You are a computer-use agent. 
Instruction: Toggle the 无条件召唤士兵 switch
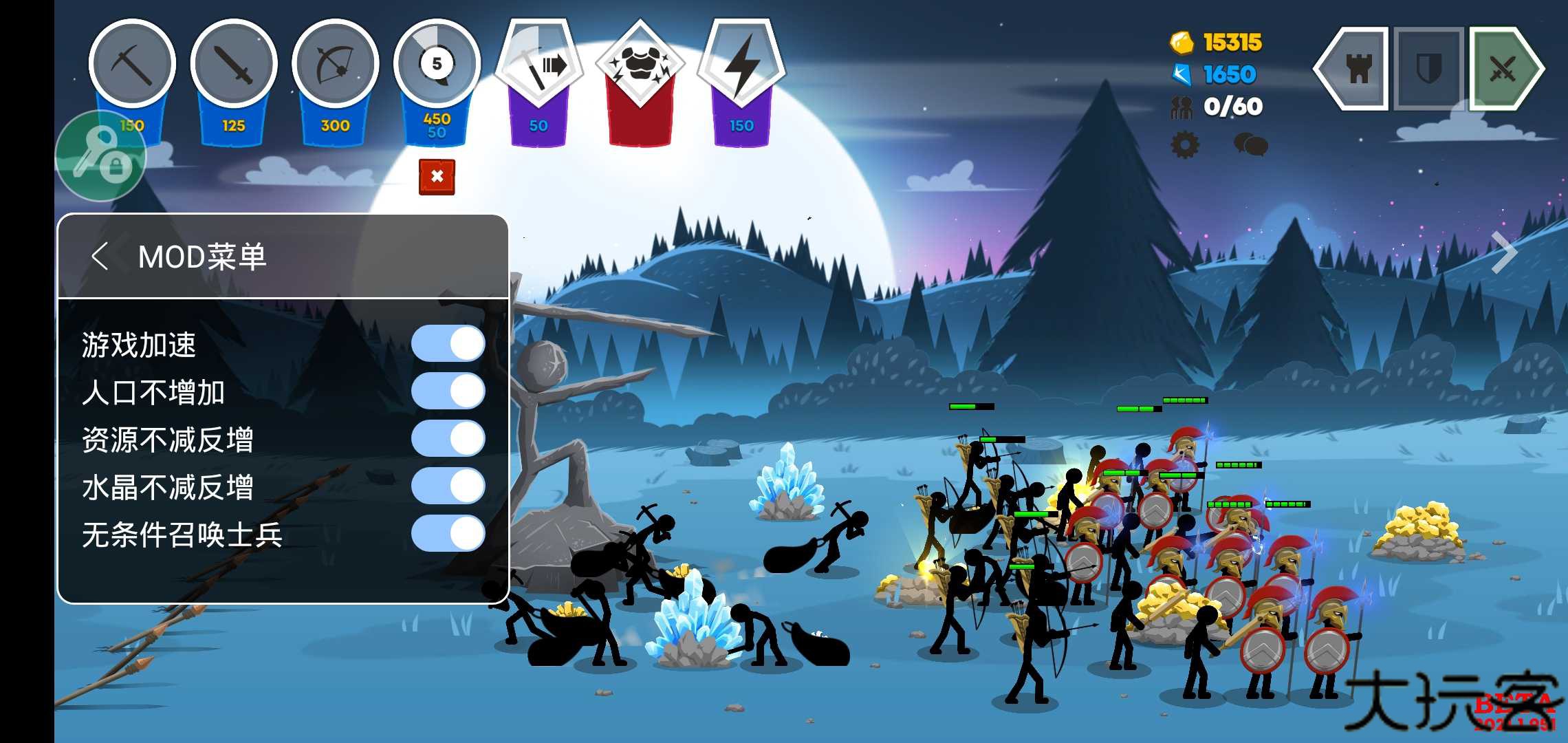(x=448, y=534)
